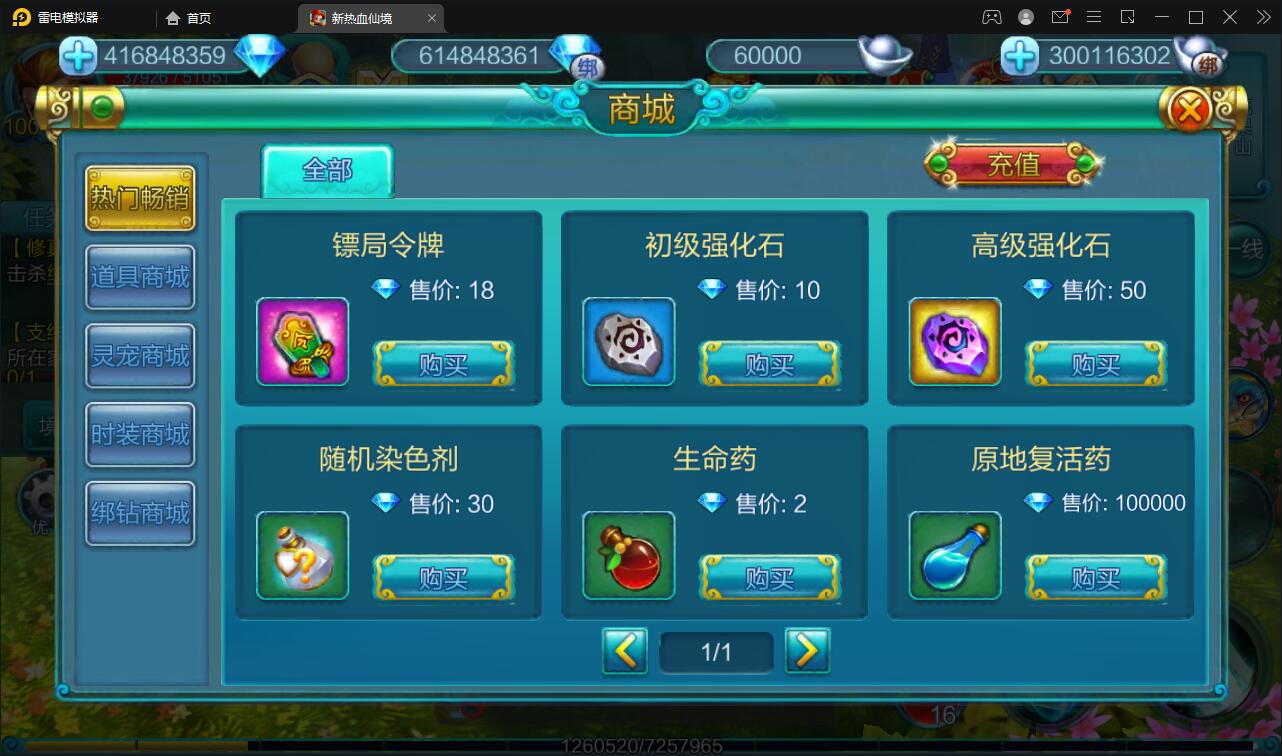Click the previous page arrow
Screen dimensions: 1282x756
point(626,650)
